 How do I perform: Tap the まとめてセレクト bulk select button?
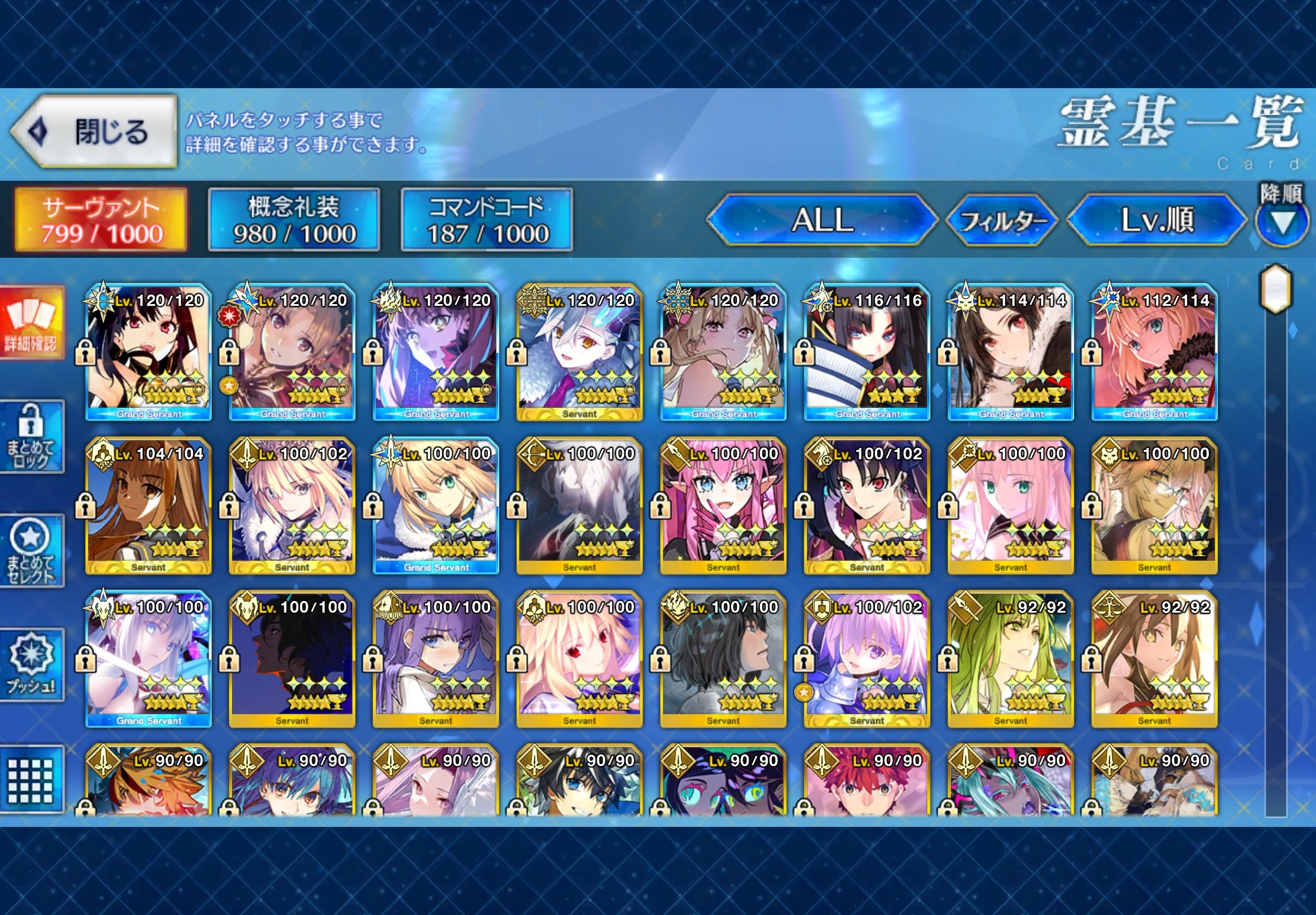click(32, 550)
